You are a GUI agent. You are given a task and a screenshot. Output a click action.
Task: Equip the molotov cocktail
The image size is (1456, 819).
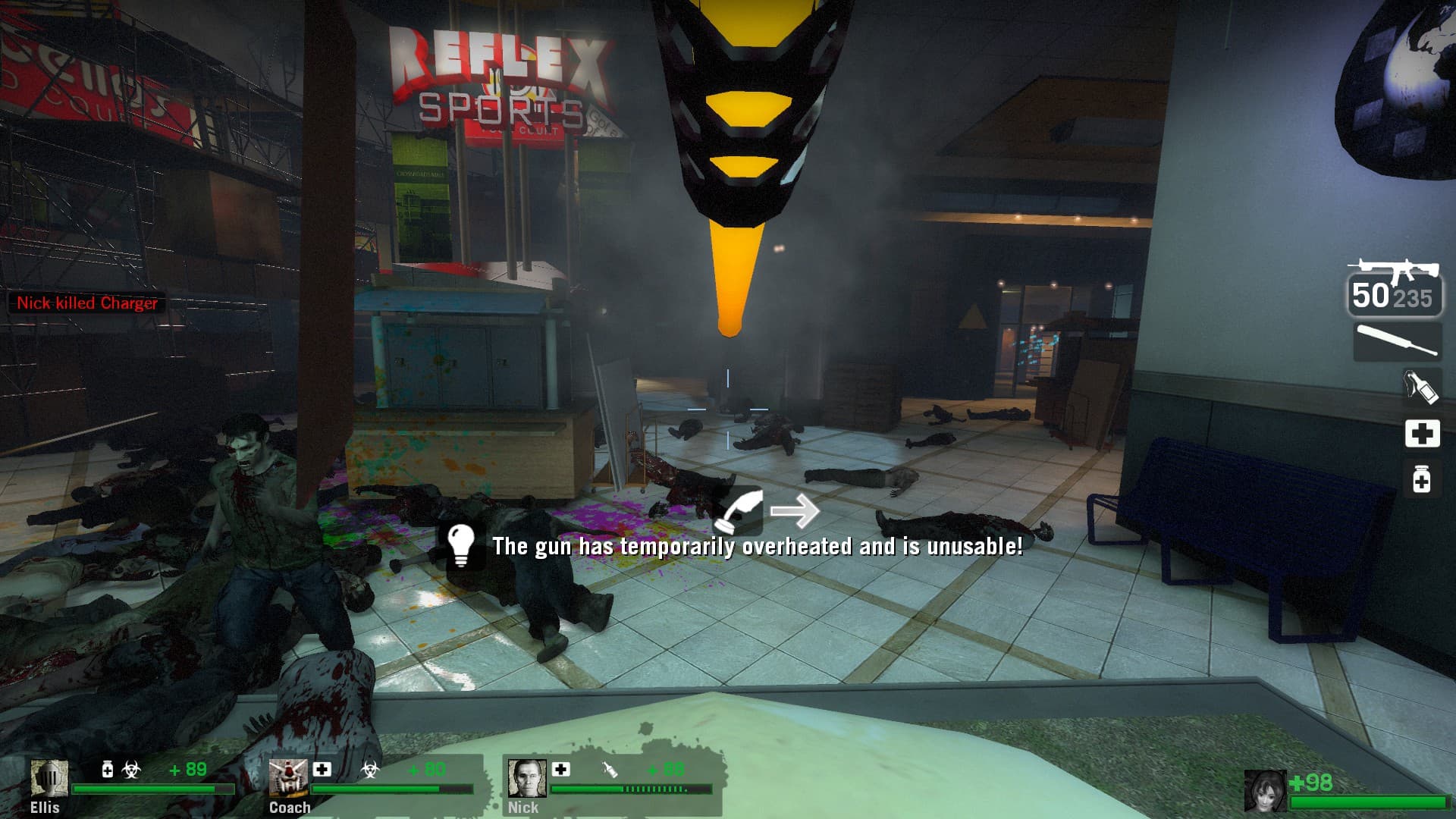pyautogui.click(x=1420, y=387)
